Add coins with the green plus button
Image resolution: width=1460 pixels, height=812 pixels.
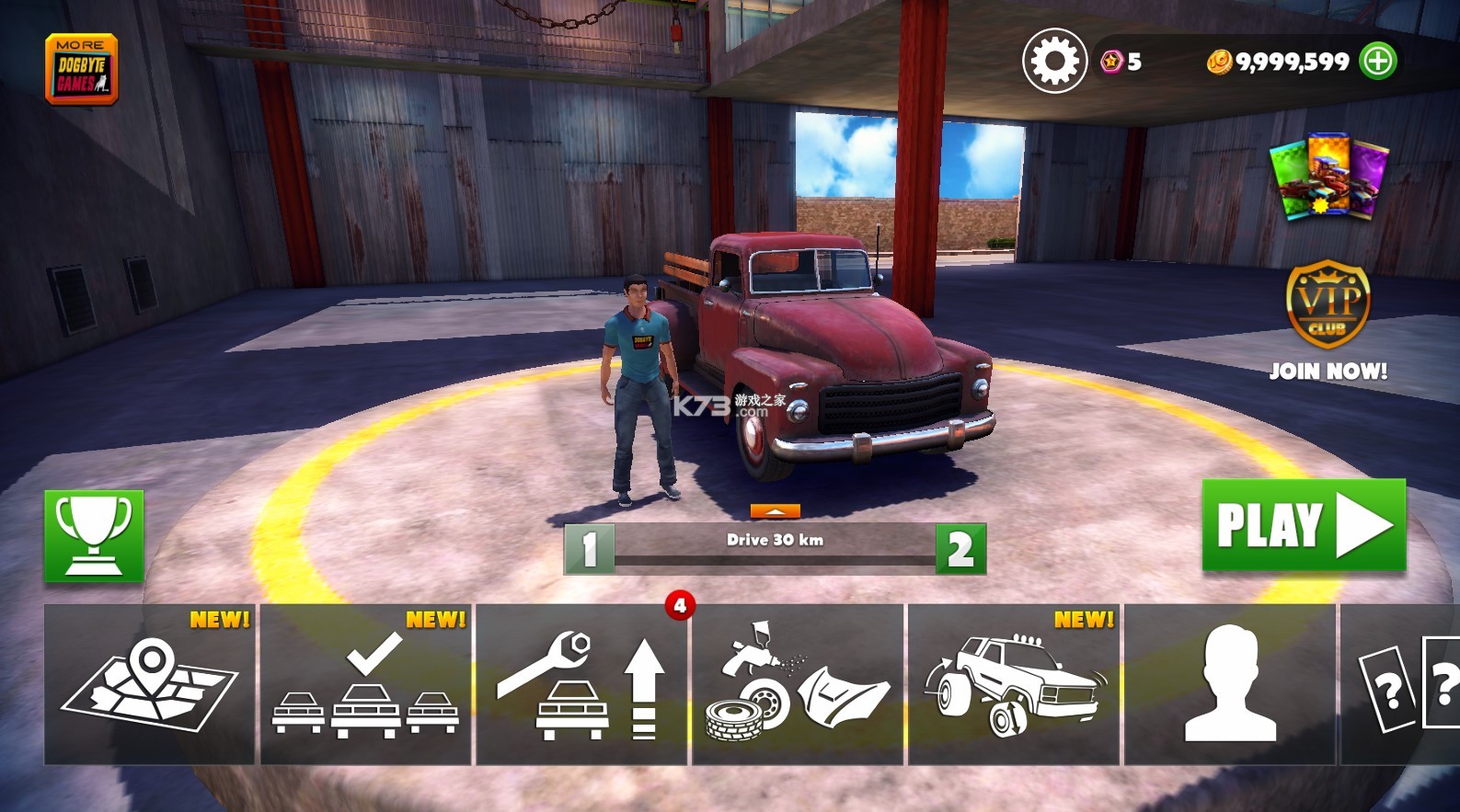click(x=1378, y=62)
